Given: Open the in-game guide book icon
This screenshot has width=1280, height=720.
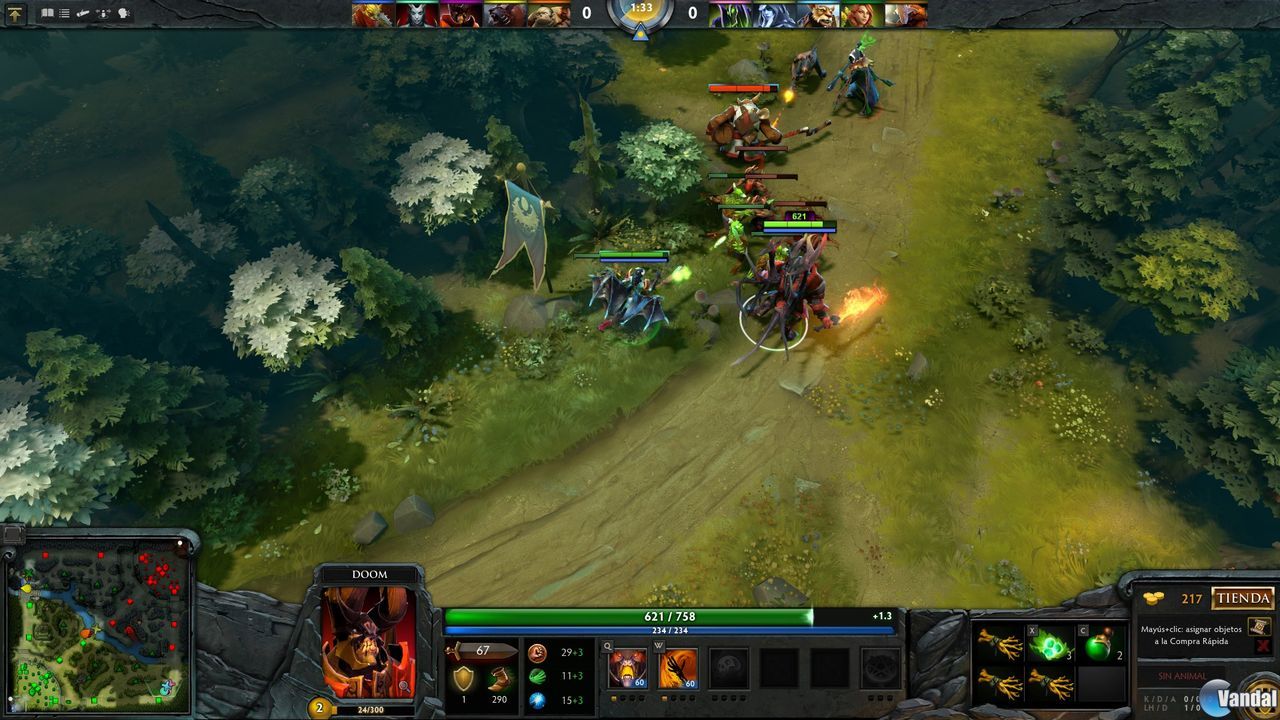Looking at the screenshot, I should 47,12.
